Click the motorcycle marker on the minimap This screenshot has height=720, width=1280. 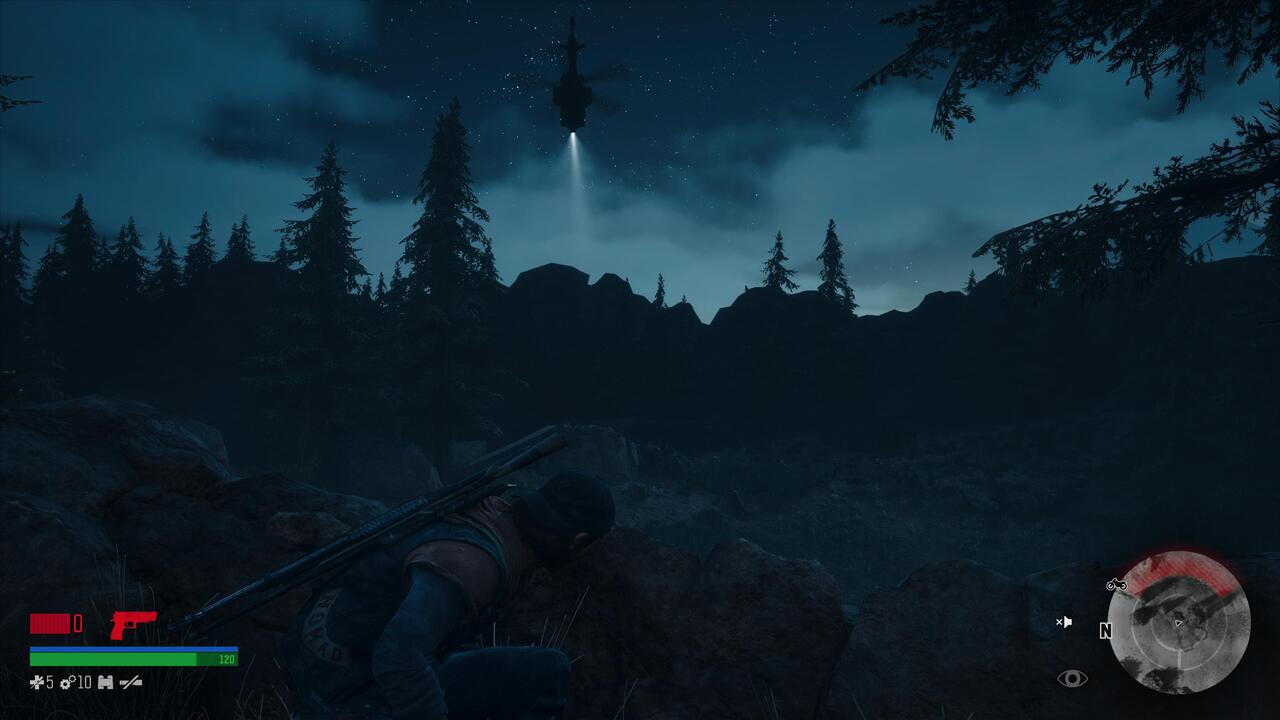(x=1116, y=585)
